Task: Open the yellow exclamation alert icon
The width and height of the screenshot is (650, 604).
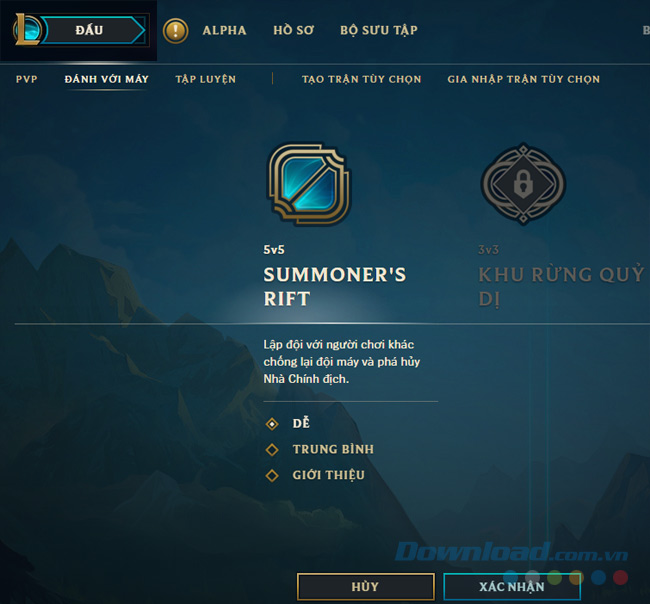Action: (176, 31)
